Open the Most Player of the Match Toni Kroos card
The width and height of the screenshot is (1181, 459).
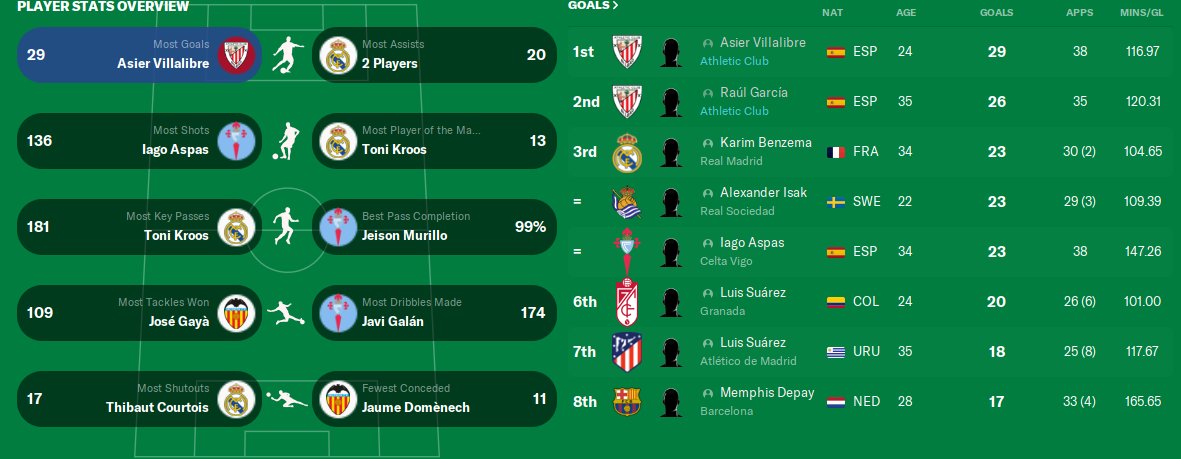pyautogui.click(x=434, y=141)
